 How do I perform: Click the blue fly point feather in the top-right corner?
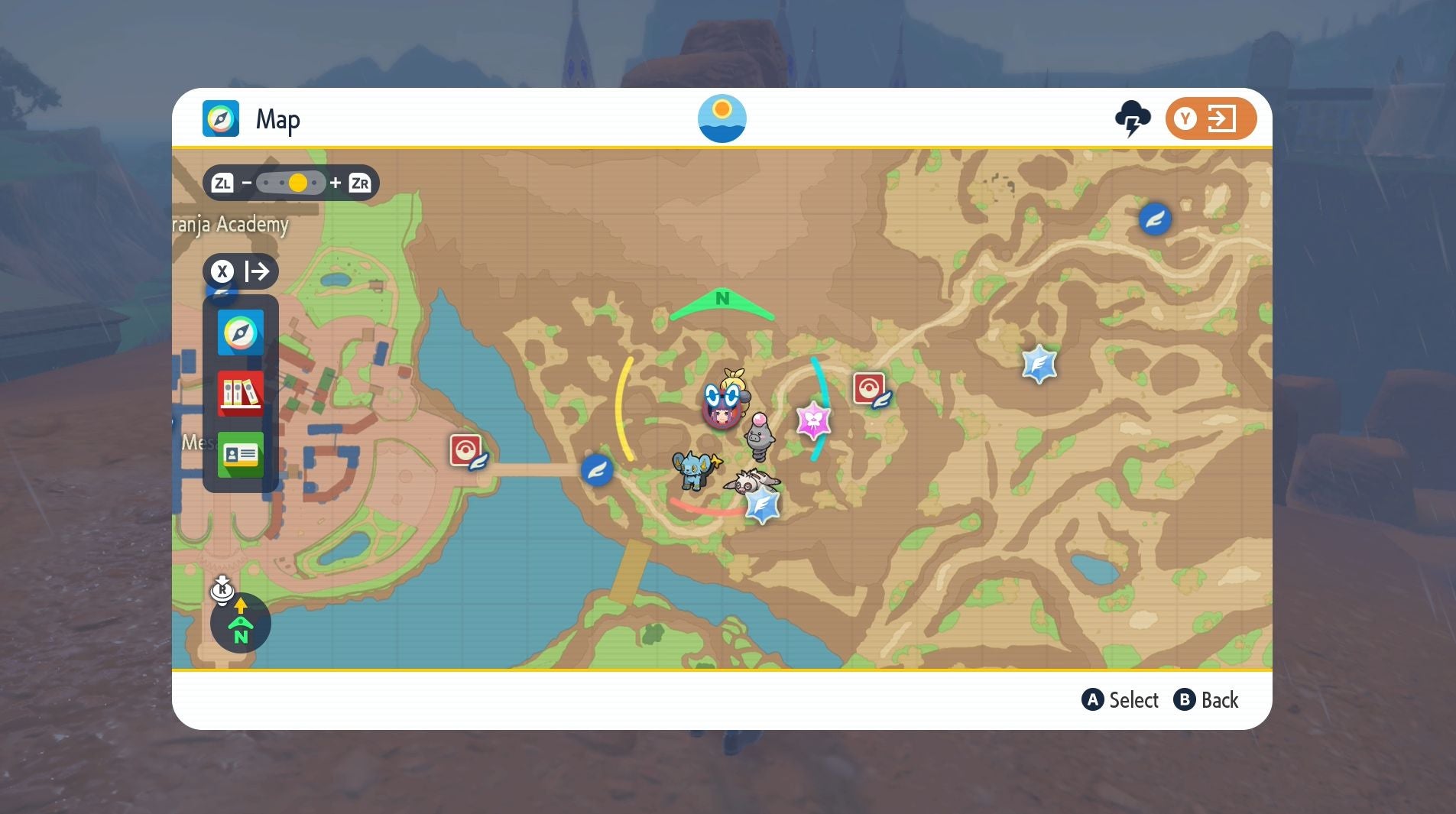1156,219
